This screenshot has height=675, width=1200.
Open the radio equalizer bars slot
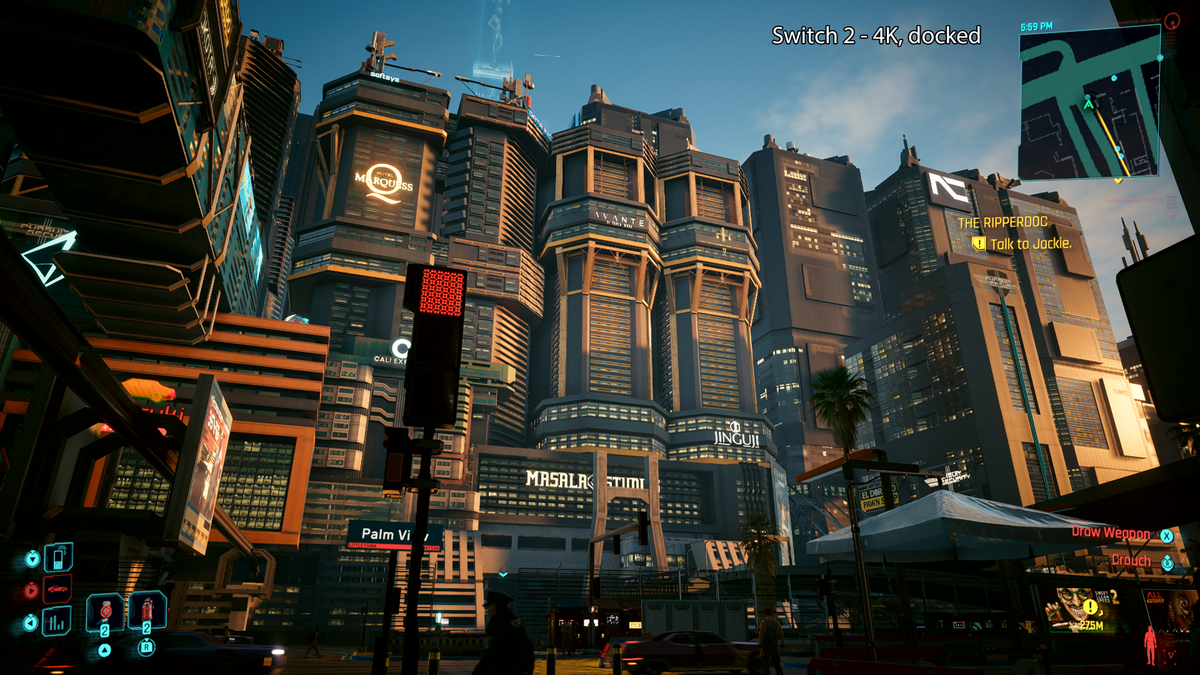(x=57, y=621)
